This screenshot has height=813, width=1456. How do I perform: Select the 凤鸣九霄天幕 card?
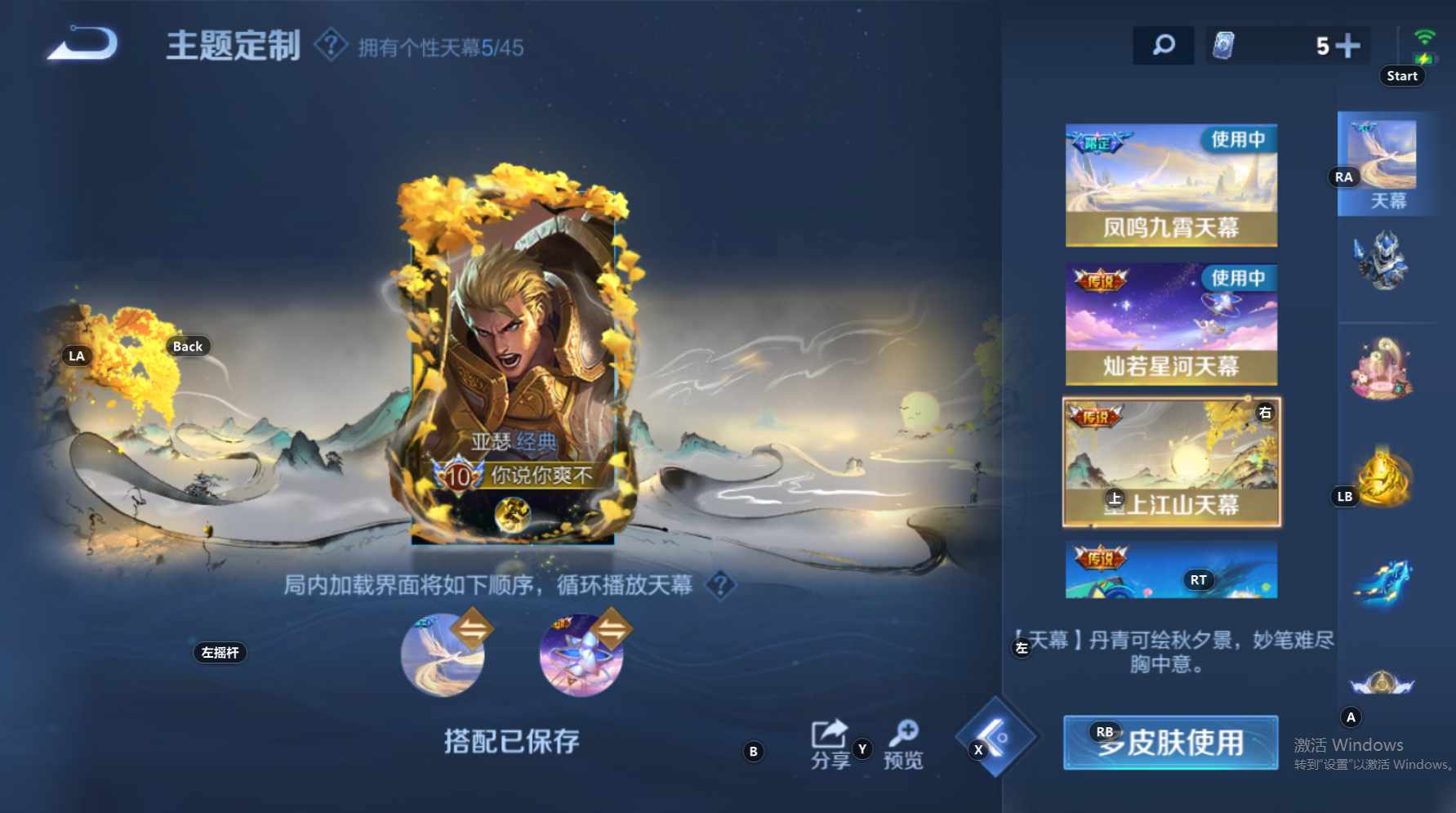[x=1170, y=184]
